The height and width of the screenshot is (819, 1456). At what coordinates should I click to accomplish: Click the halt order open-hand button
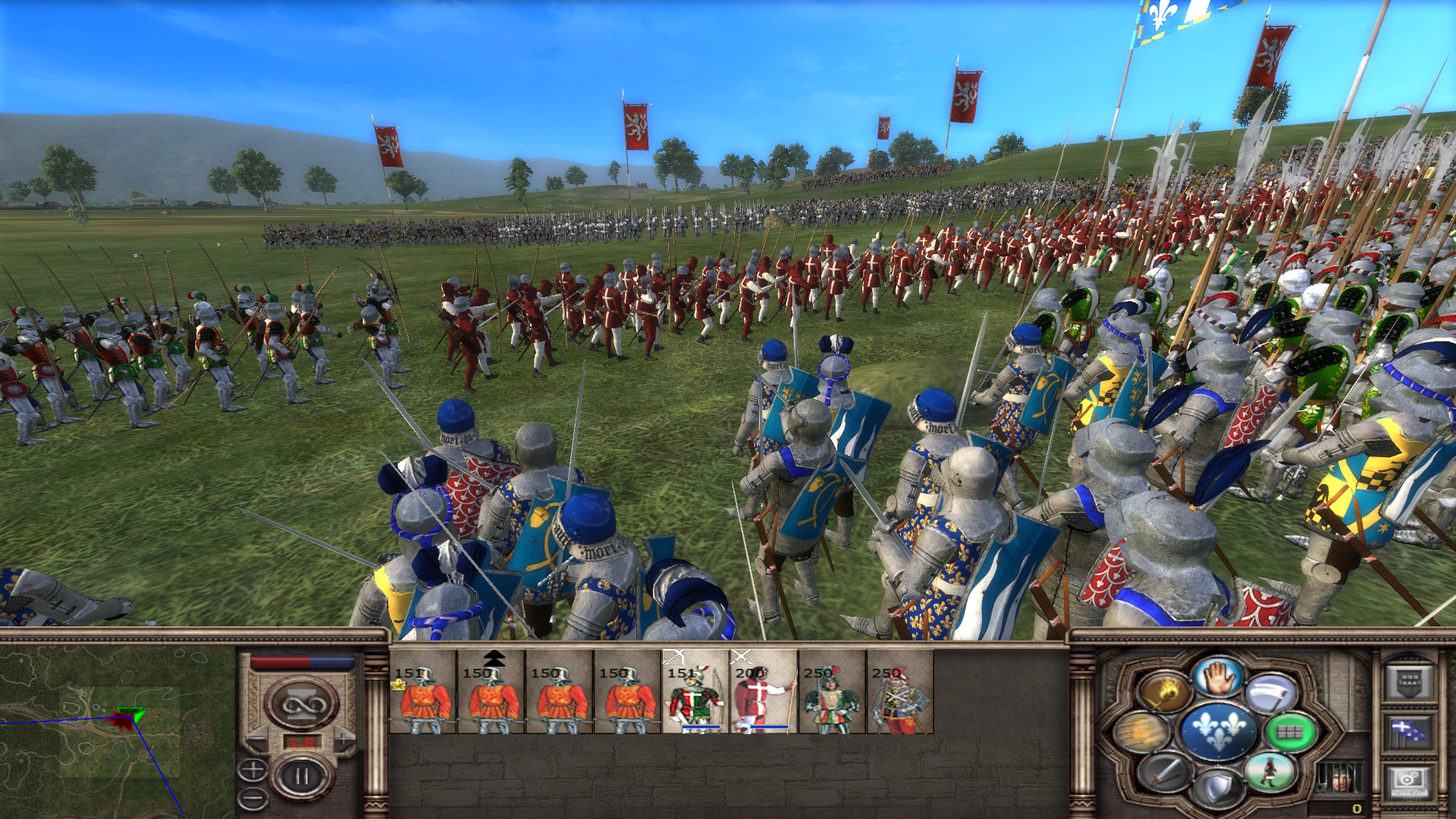(1219, 676)
